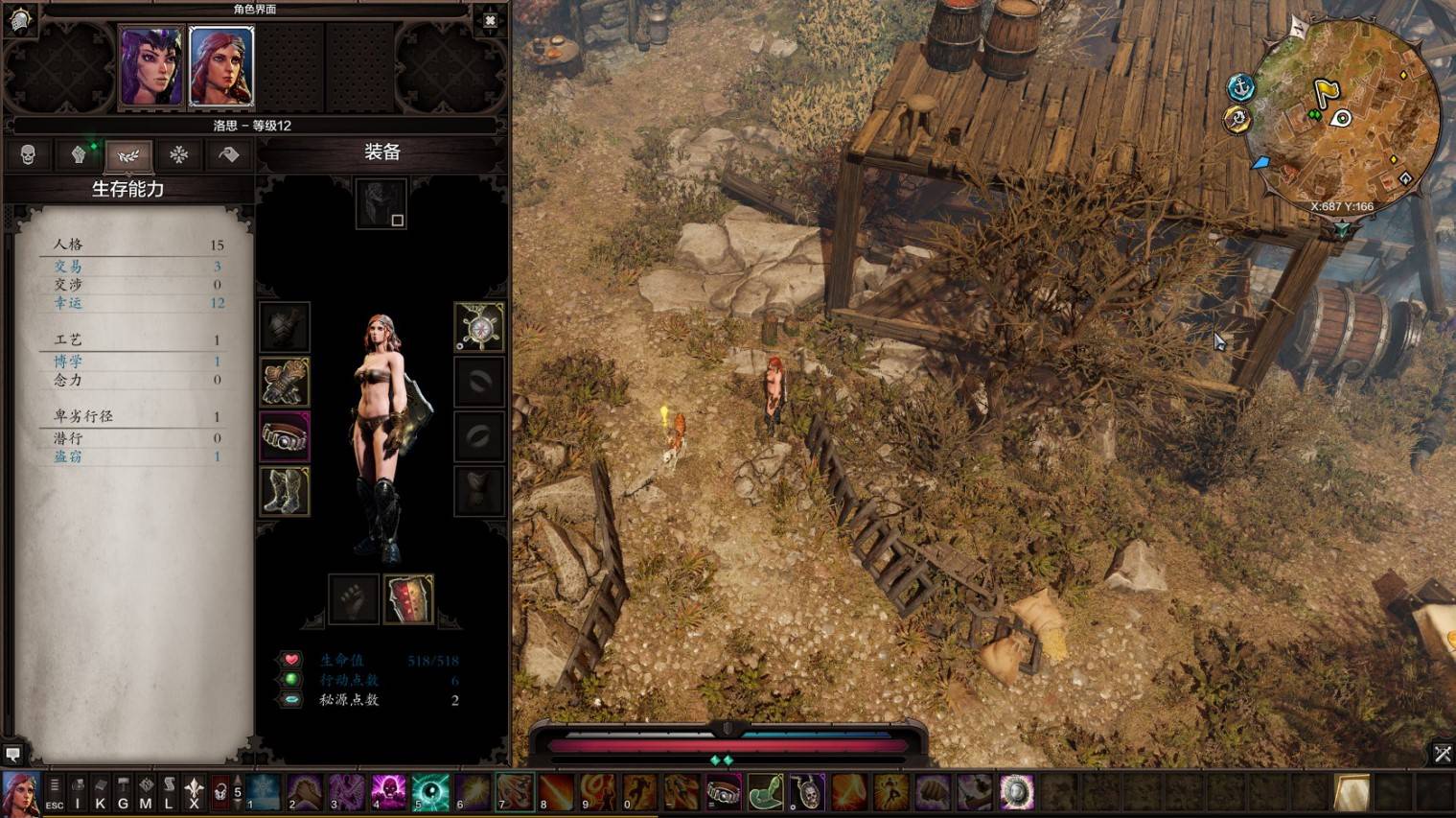
Task: Open the tags tab
Action: click(228, 154)
